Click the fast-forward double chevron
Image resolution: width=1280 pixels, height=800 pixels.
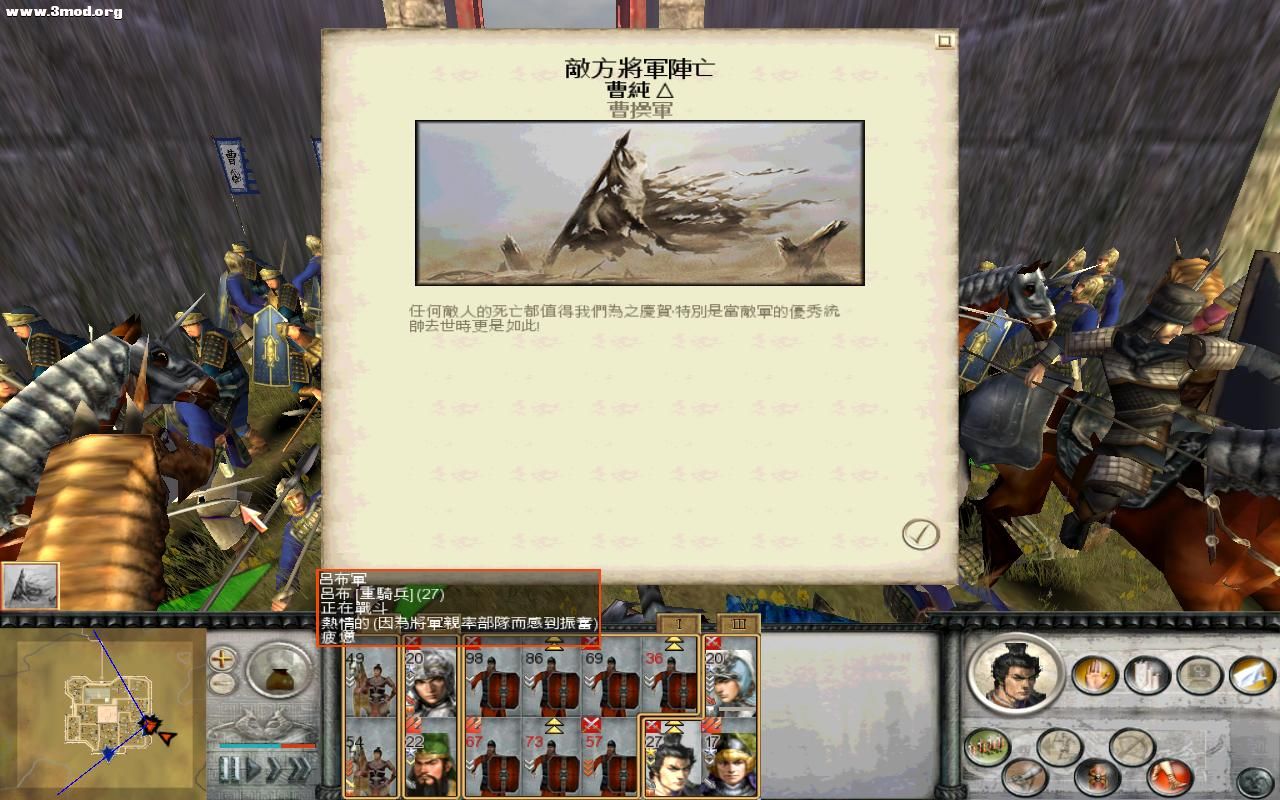click(x=300, y=770)
